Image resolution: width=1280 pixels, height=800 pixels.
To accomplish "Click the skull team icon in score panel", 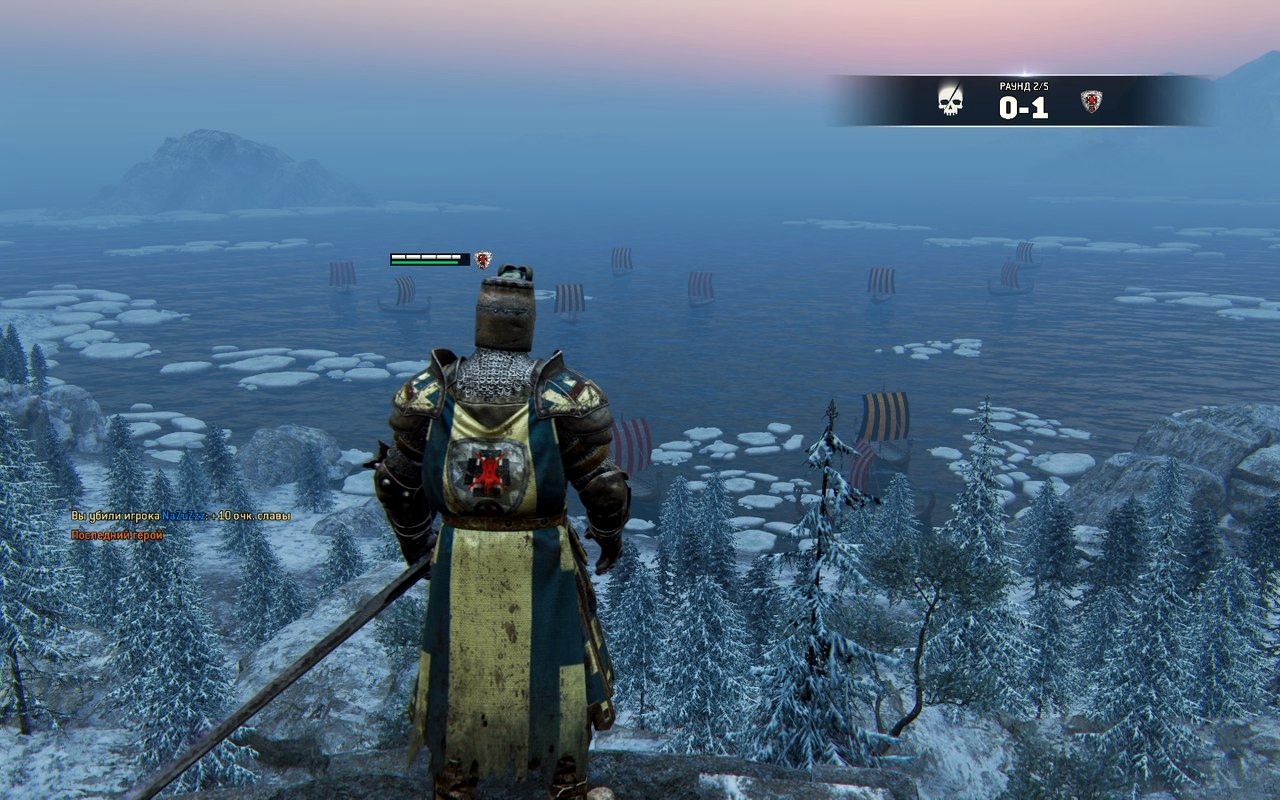I will point(951,101).
